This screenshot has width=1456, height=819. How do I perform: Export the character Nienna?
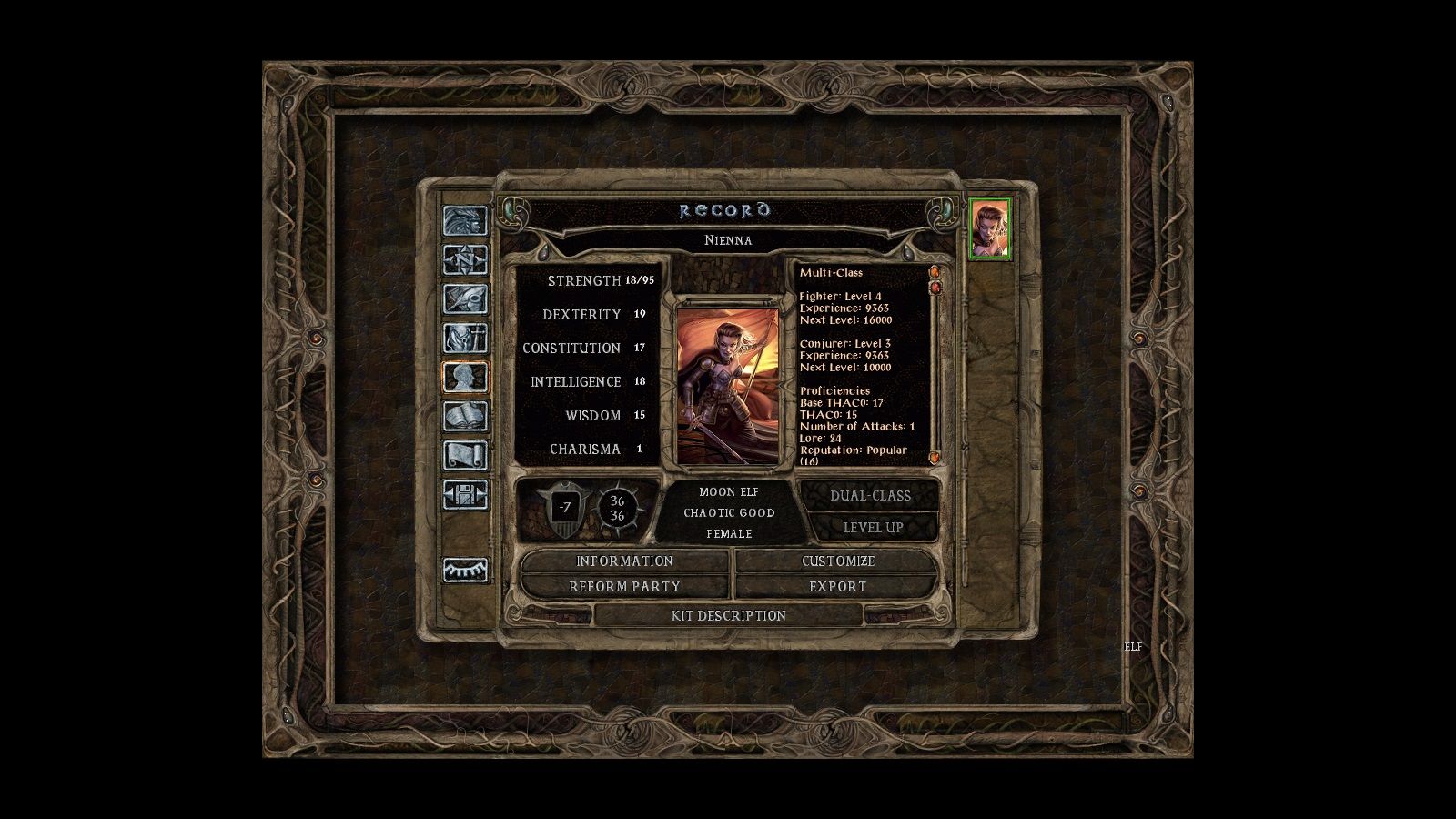837,587
